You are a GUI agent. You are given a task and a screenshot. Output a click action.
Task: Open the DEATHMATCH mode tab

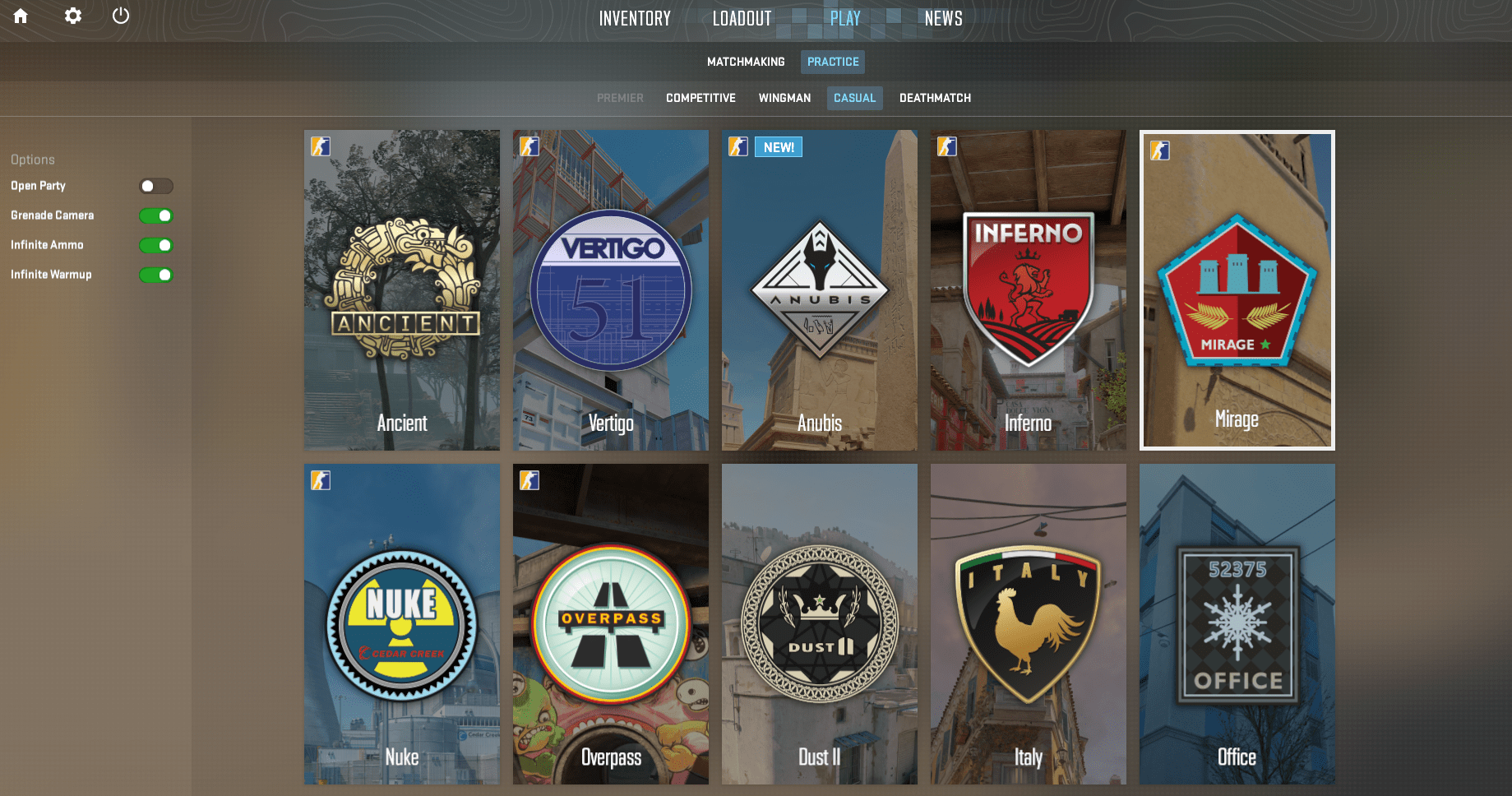point(935,98)
